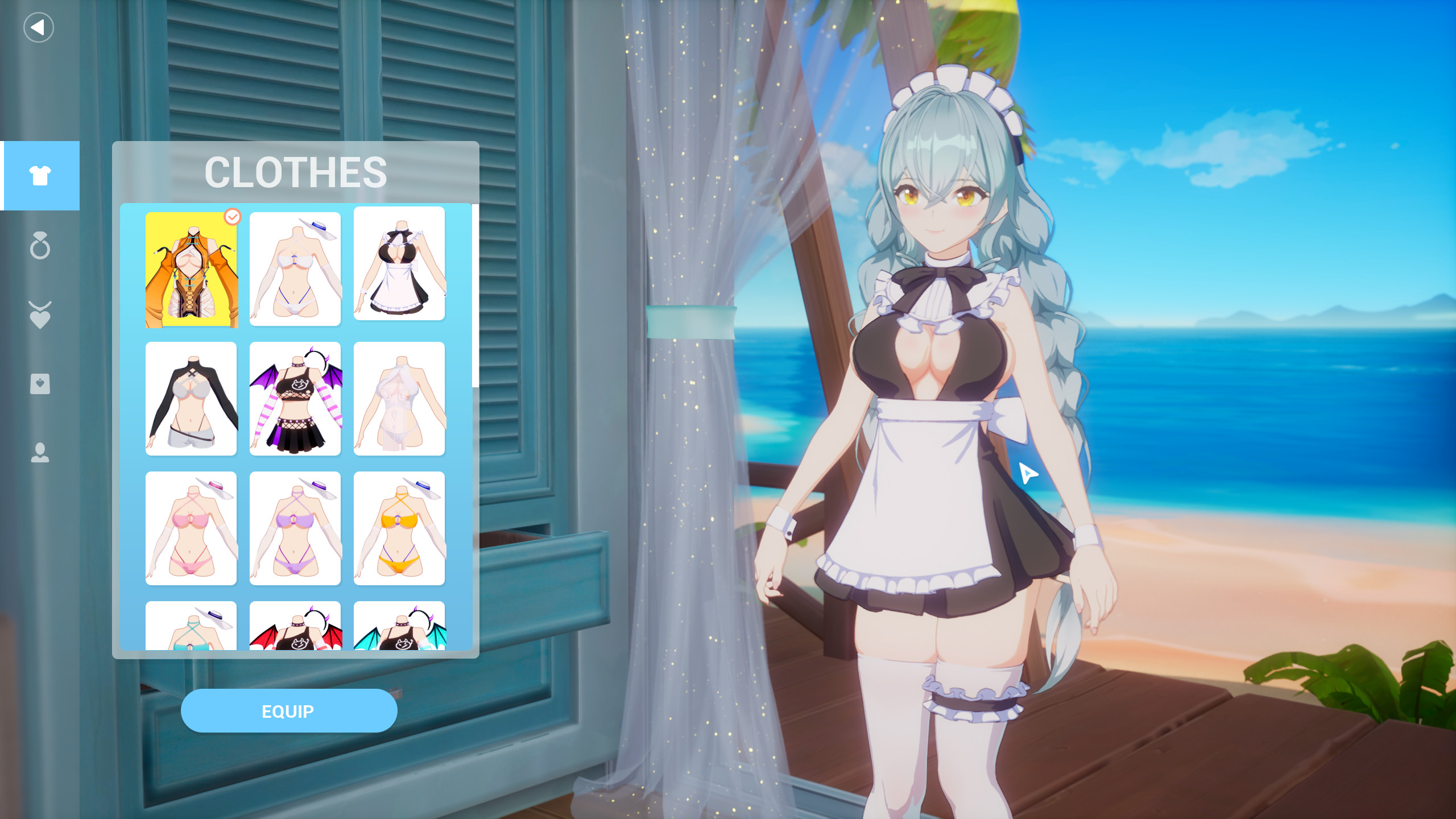
Task: Select the white bikini with sun hat
Action: pyautogui.click(x=295, y=268)
